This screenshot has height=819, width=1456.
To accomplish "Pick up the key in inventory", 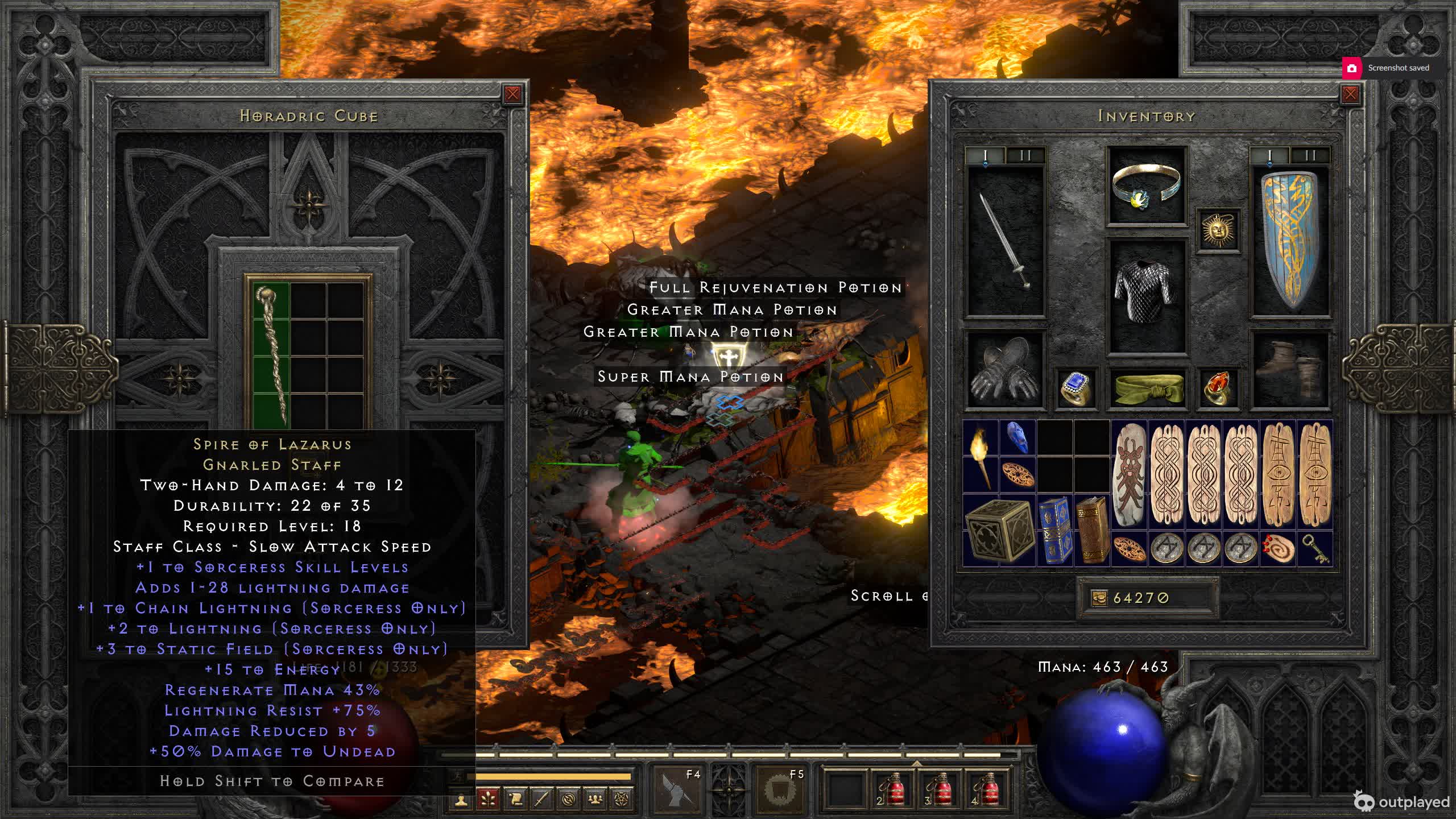I will [1315, 549].
